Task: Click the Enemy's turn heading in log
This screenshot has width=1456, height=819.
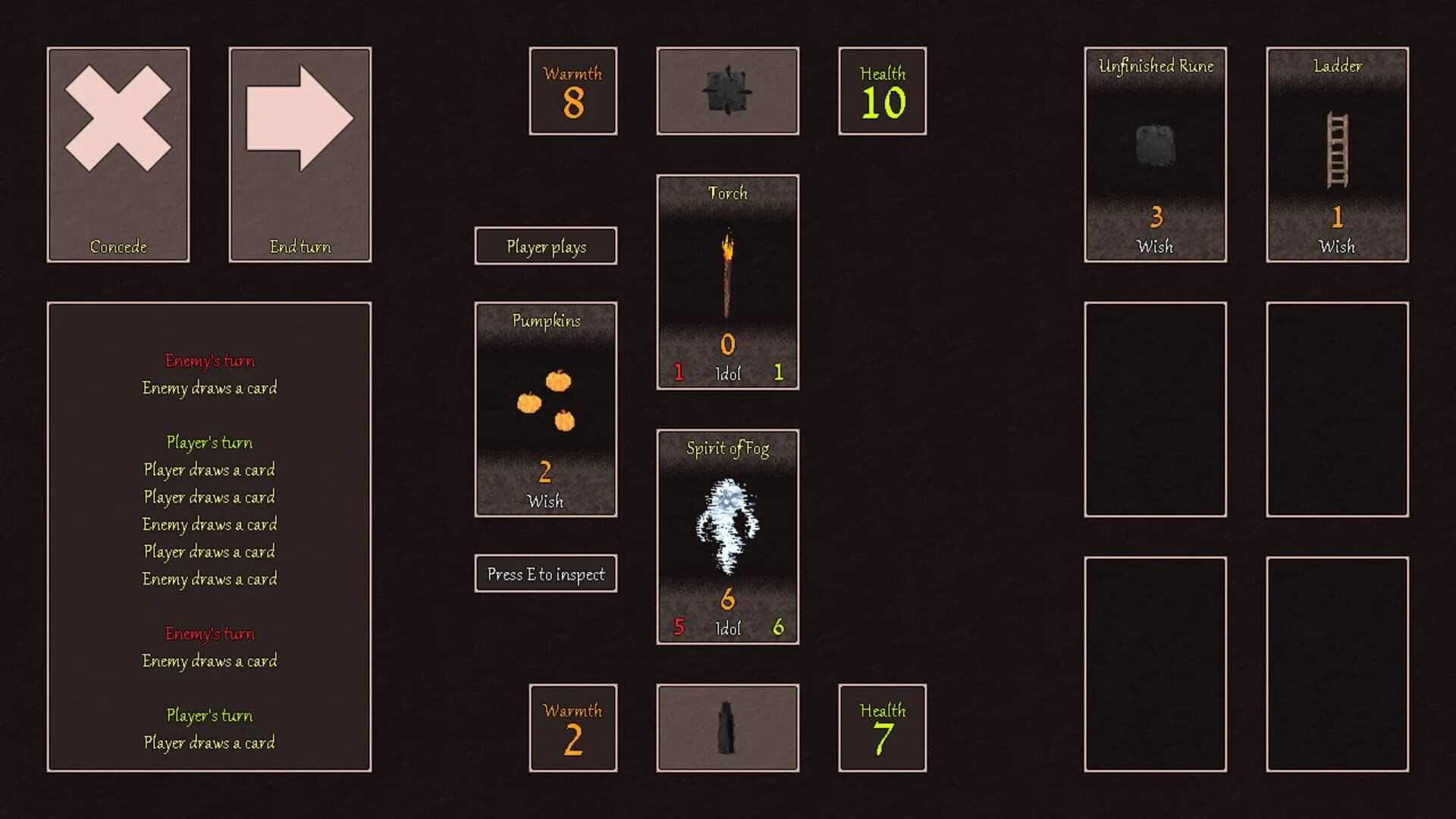Action: point(210,360)
